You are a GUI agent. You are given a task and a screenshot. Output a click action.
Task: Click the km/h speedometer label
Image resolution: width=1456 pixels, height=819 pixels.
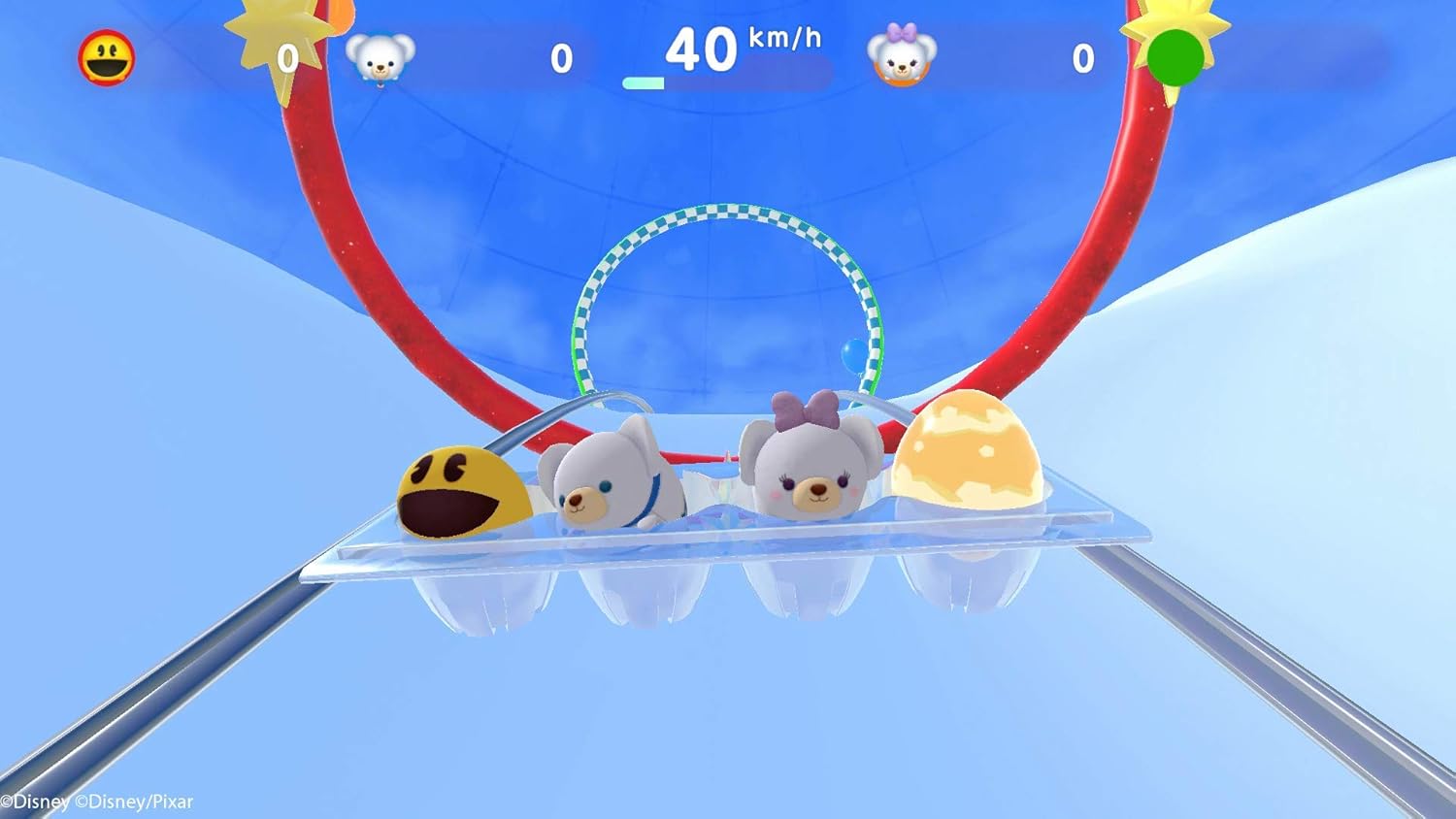[783, 39]
